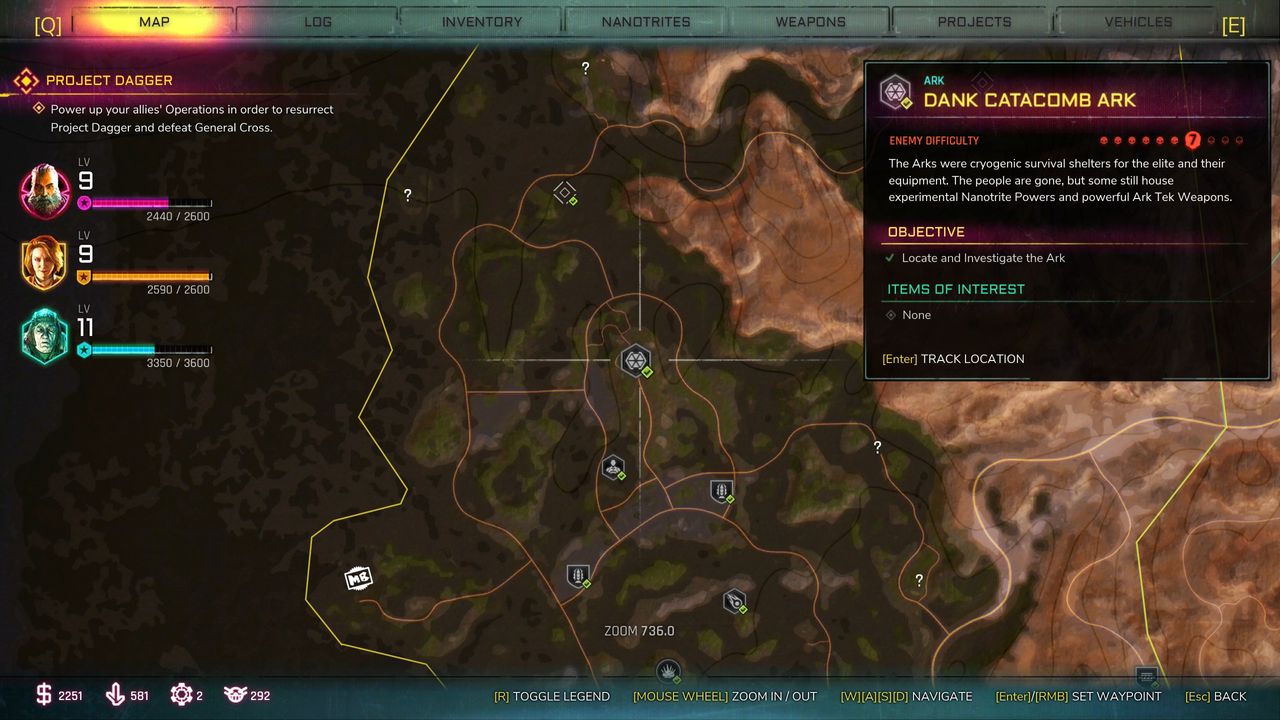Choose the hexagon marker with a person figure
This screenshot has height=720, width=1280.
pos(613,467)
